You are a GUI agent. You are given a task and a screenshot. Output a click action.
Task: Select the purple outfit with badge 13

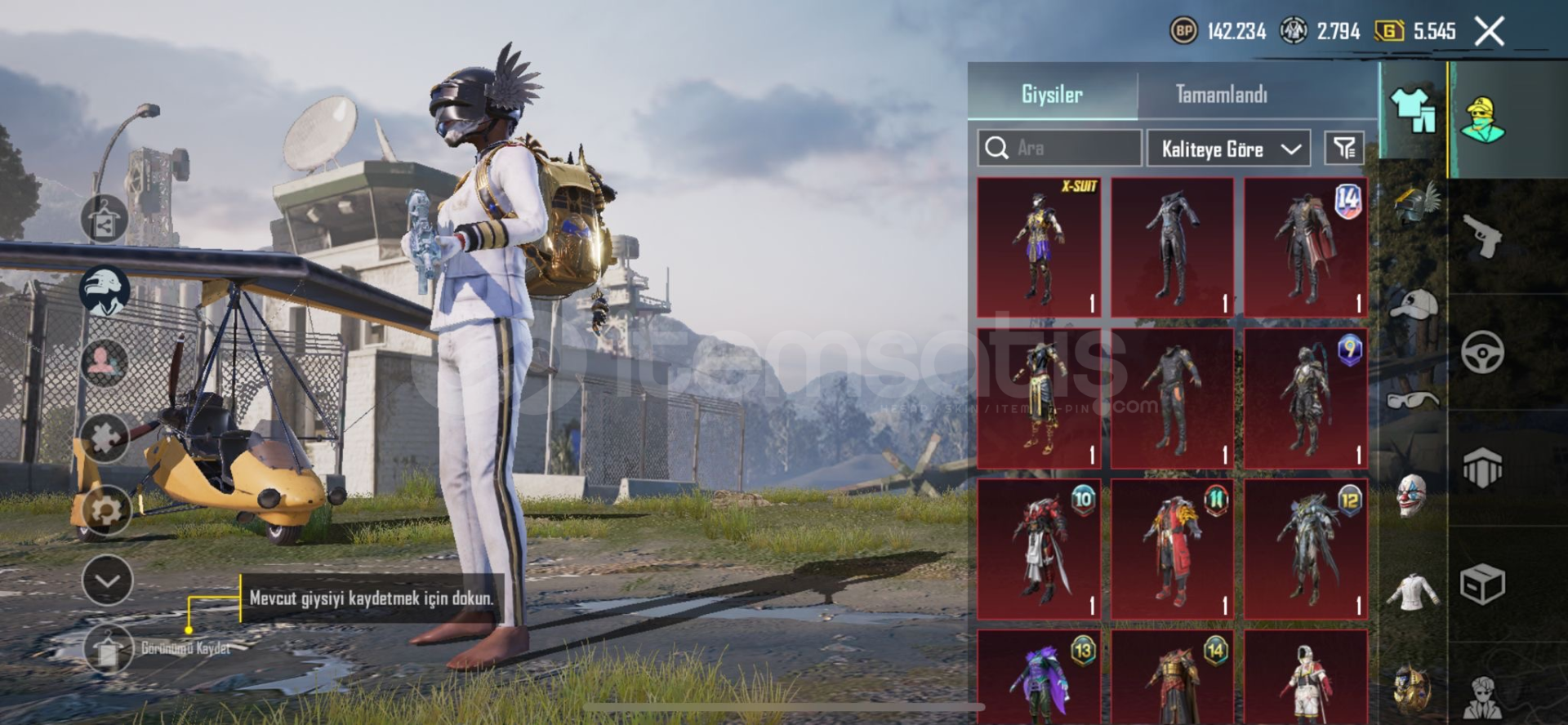point(1039,678)
